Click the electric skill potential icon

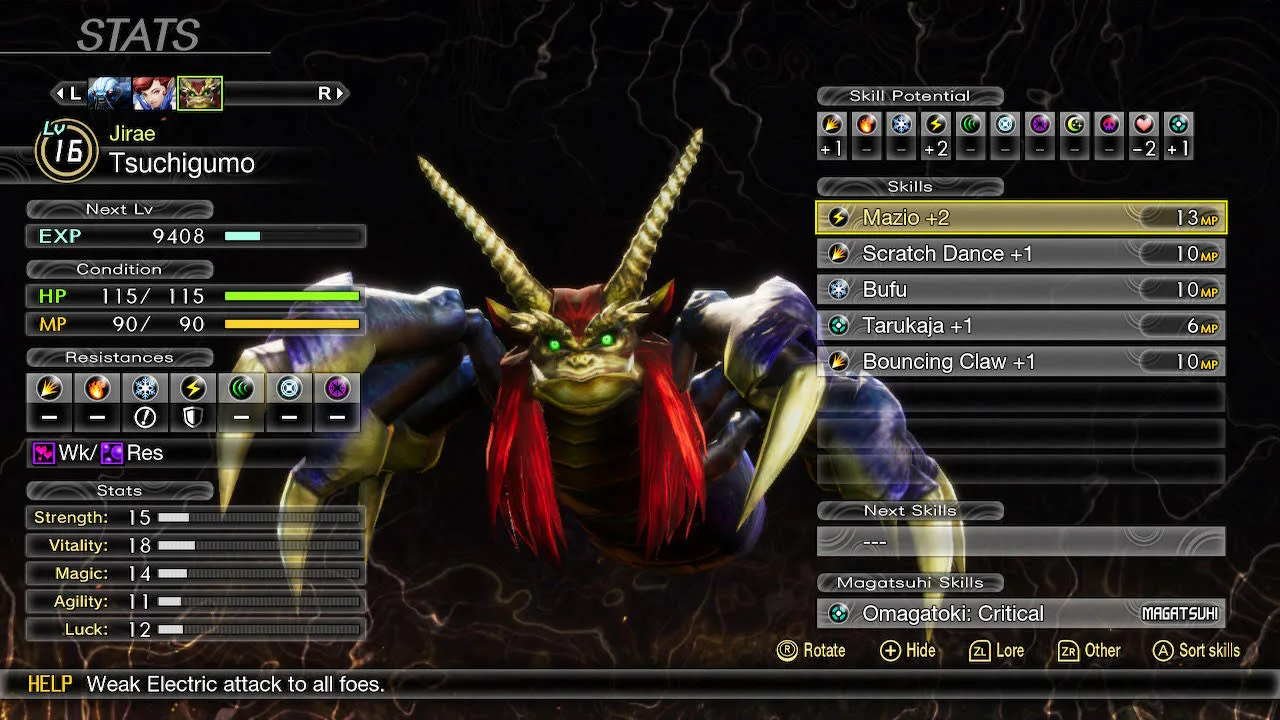(x=936, y=125)
